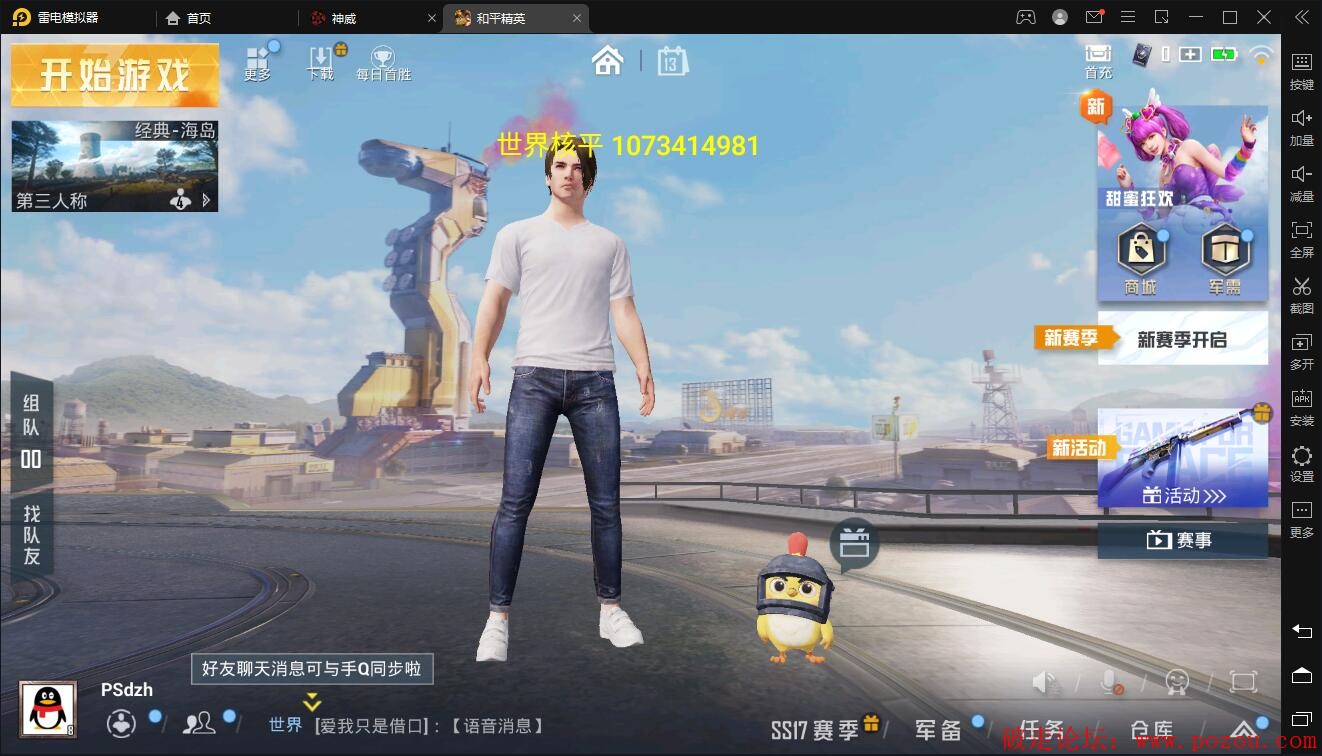Open the 军需 supply crate
The height and width of the screenshot is (756, 1322).
tap(1225, 260)
